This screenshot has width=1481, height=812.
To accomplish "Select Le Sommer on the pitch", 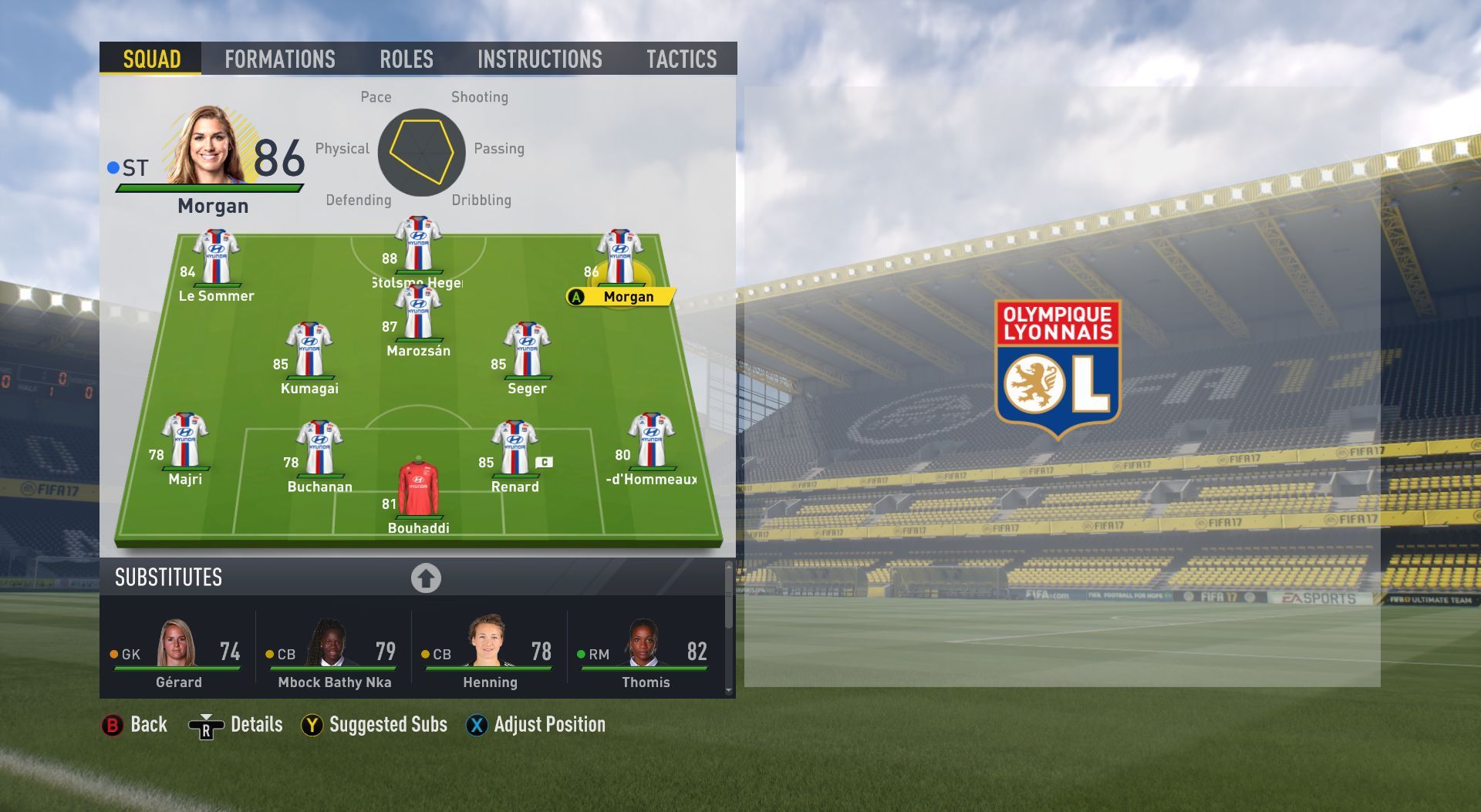I will pyautogui.click(x=216, y=259).
